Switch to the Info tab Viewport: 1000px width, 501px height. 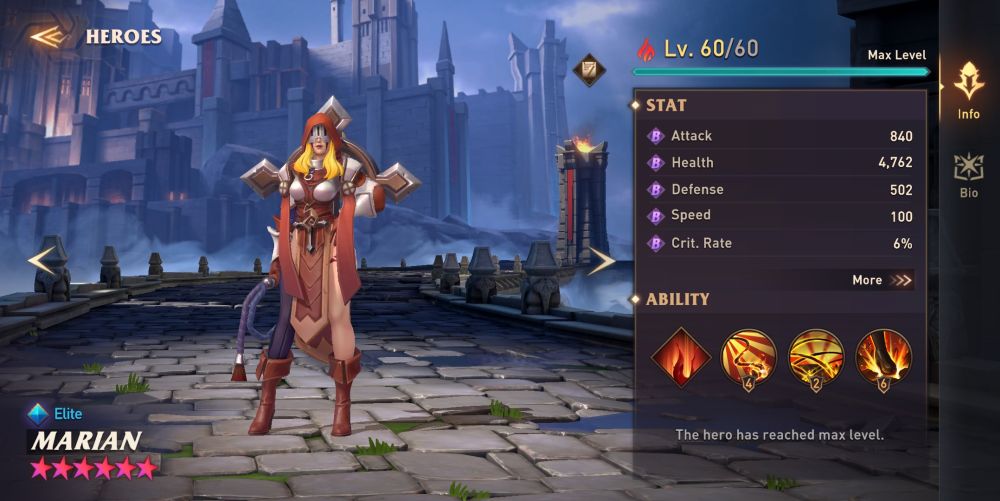point(968,91)
